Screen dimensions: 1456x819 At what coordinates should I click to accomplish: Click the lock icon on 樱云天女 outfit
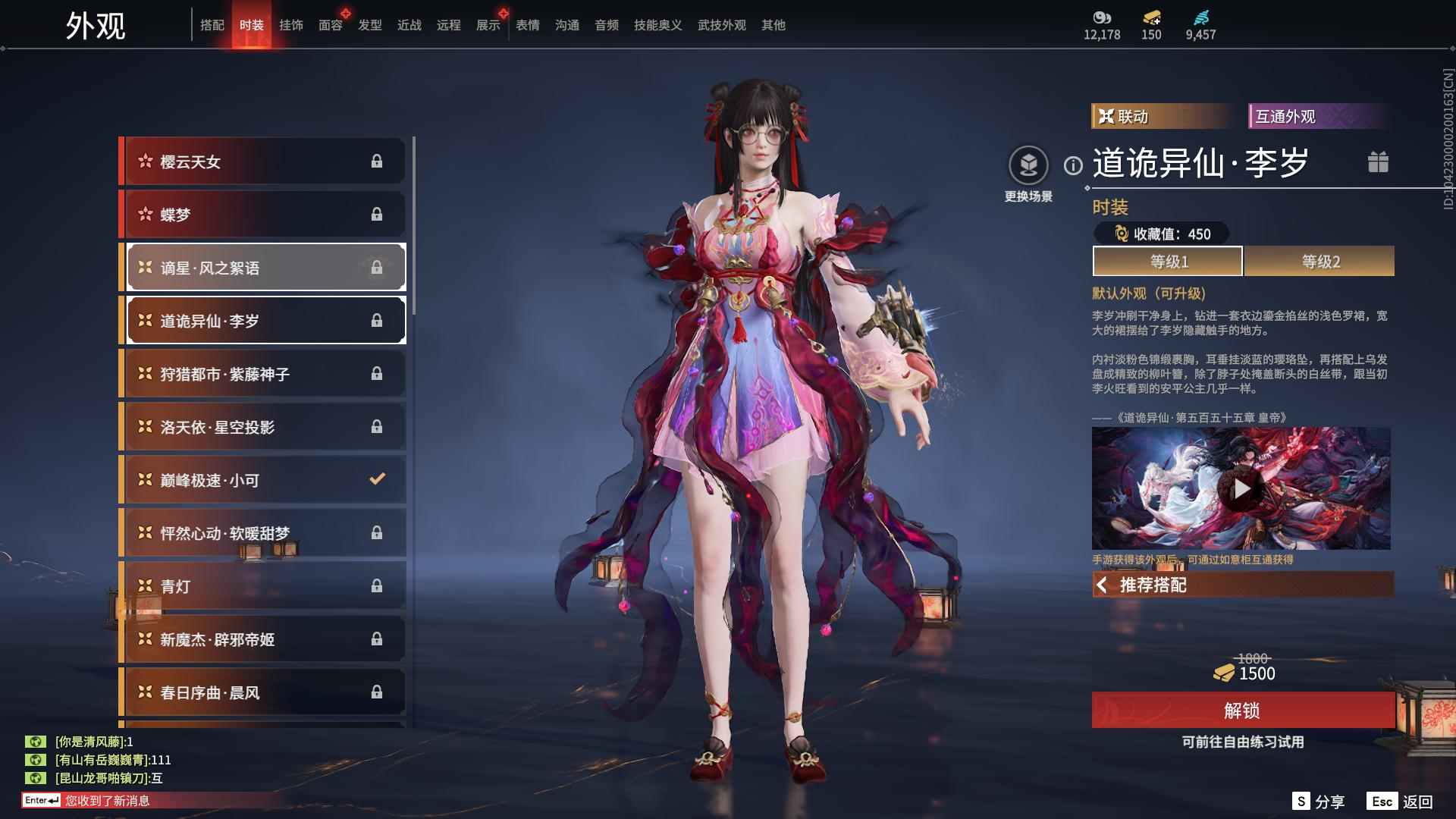click(377, 161)
